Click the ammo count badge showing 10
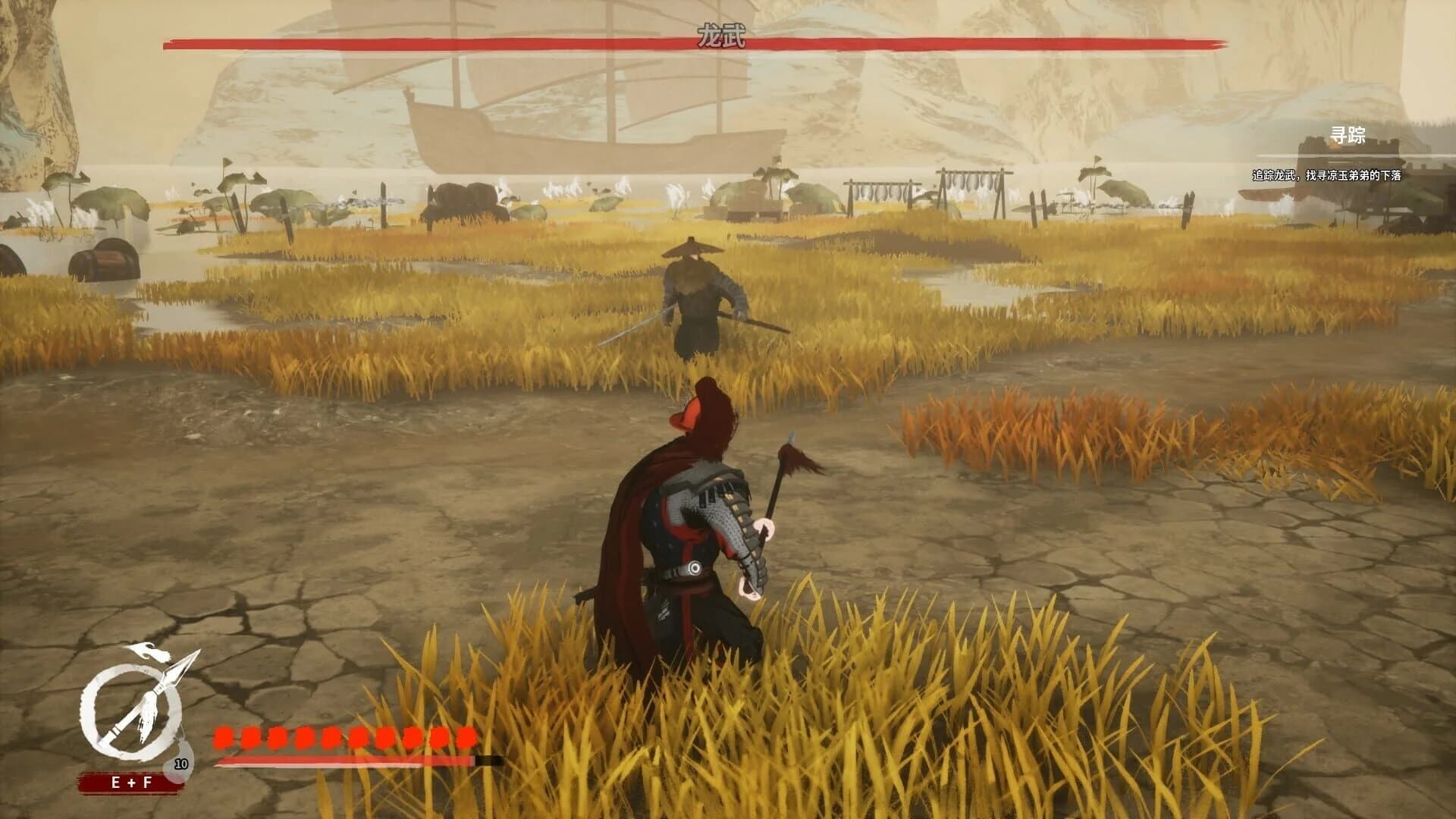Screen dimensions: 1456x819 point(180,764)
